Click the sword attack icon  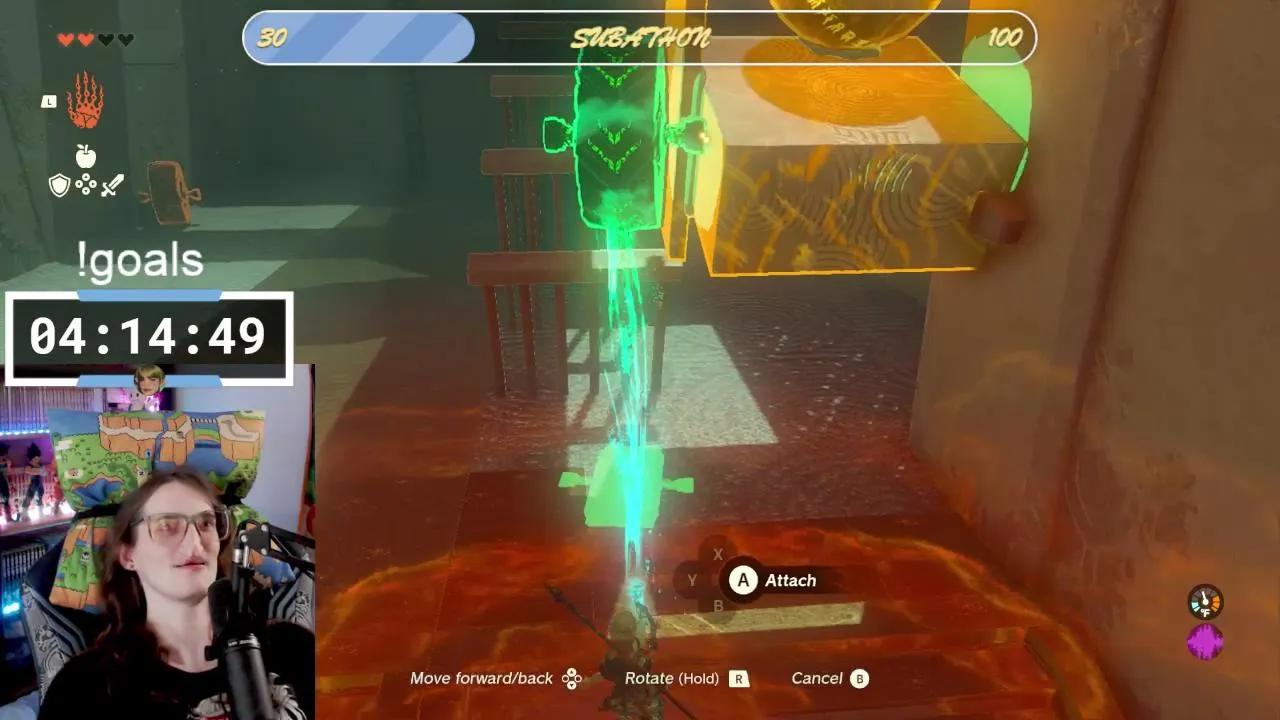pos(112,184)
